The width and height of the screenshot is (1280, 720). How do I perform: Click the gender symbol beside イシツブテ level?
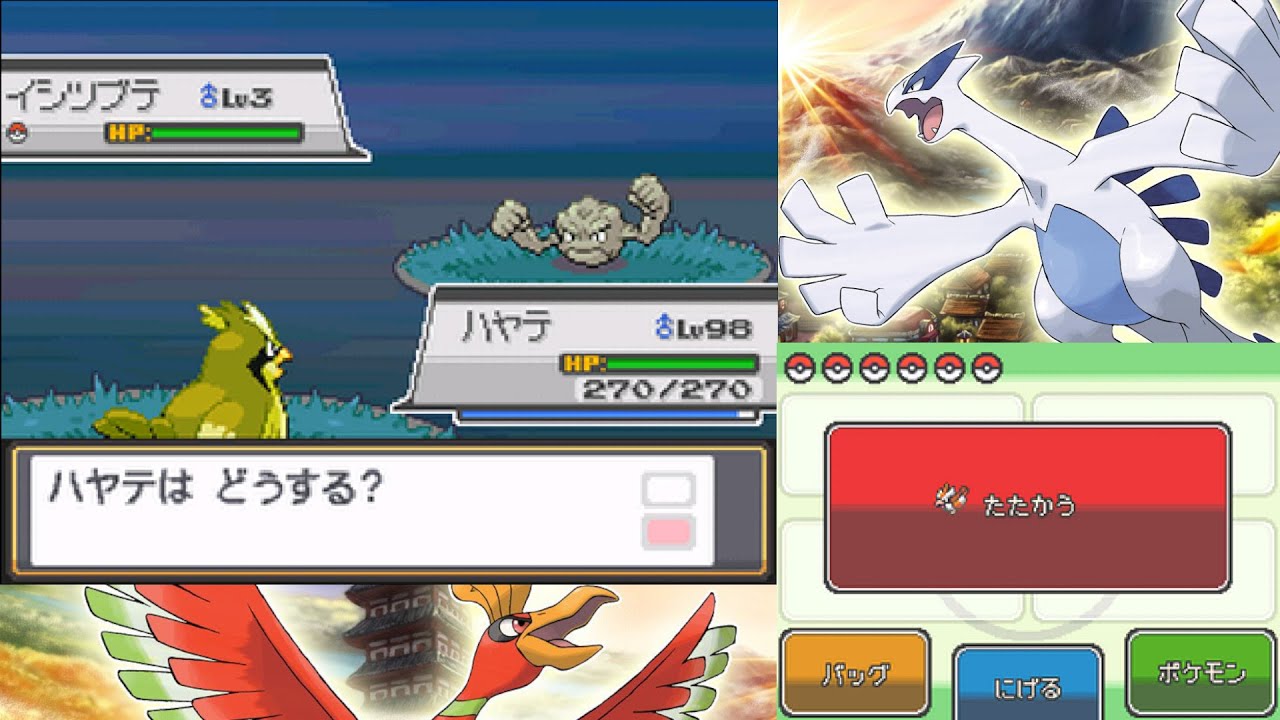click(208, 94)
